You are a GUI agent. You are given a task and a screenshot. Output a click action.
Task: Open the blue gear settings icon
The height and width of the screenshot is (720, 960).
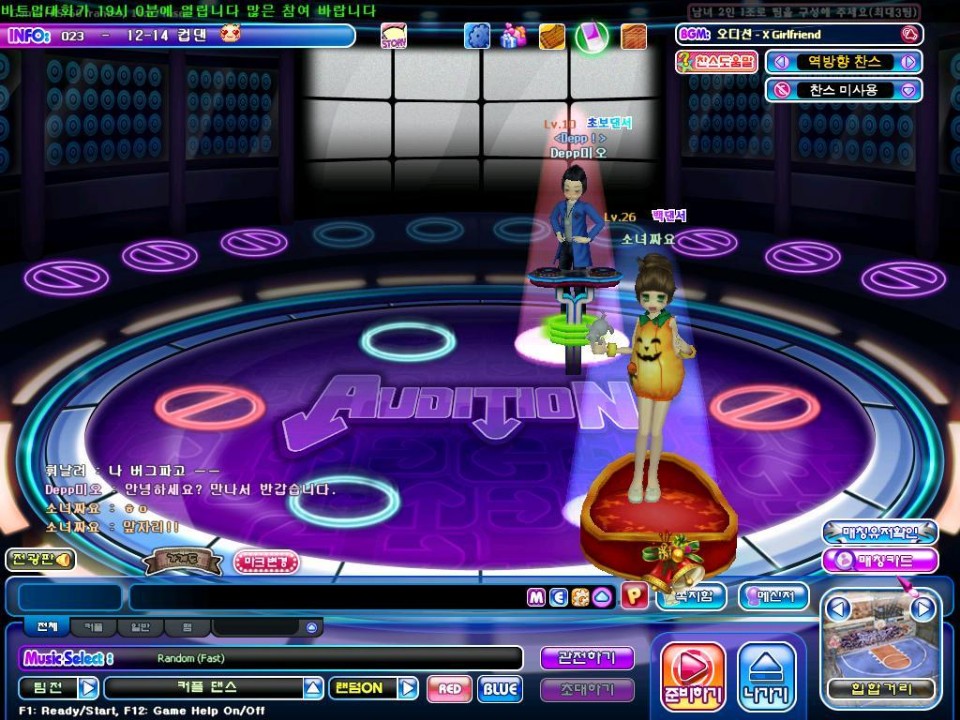(478, 36)
